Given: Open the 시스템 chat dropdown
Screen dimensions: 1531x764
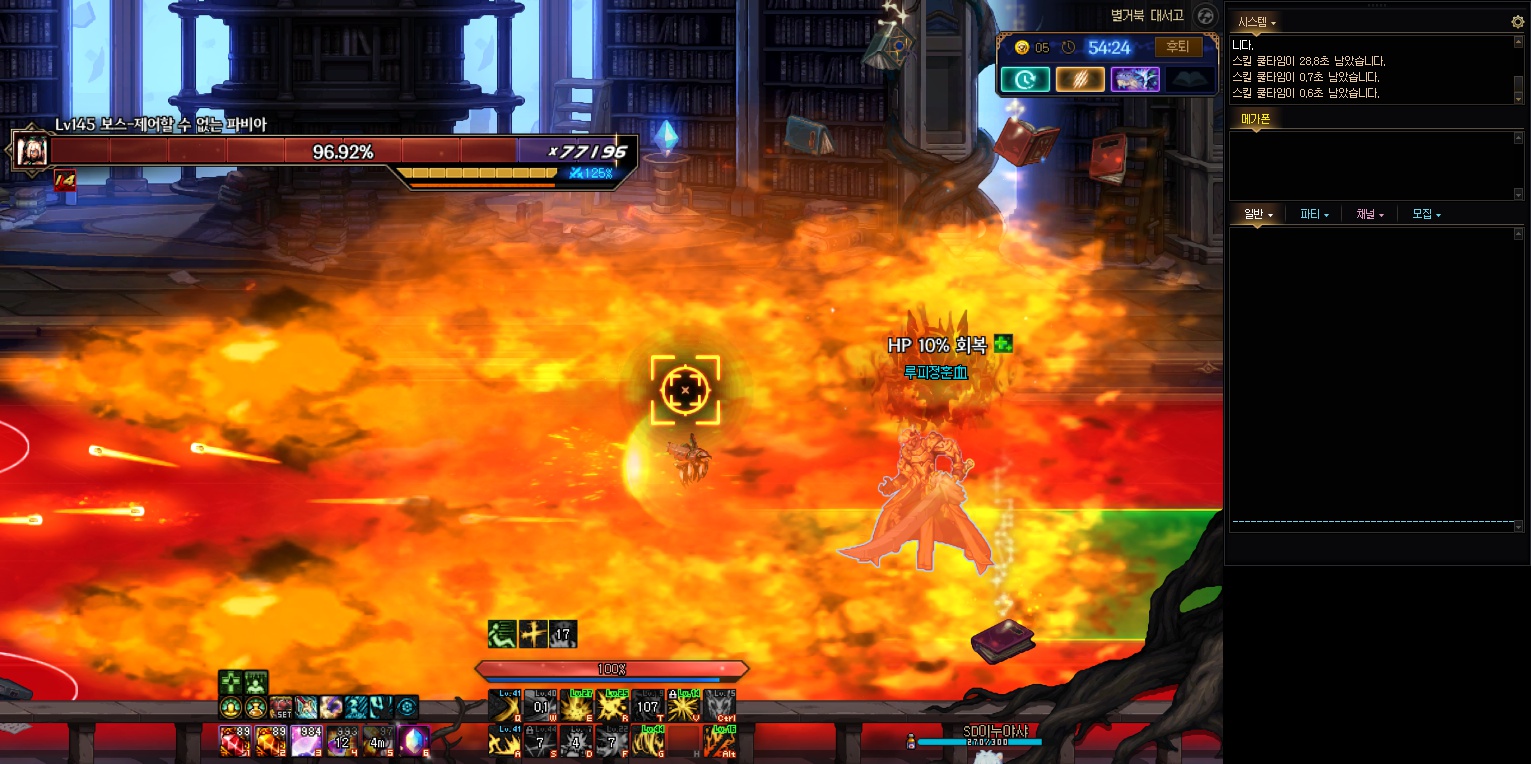Looking at the screenshot, I should pyautogui.click(x=1257, y=21).
